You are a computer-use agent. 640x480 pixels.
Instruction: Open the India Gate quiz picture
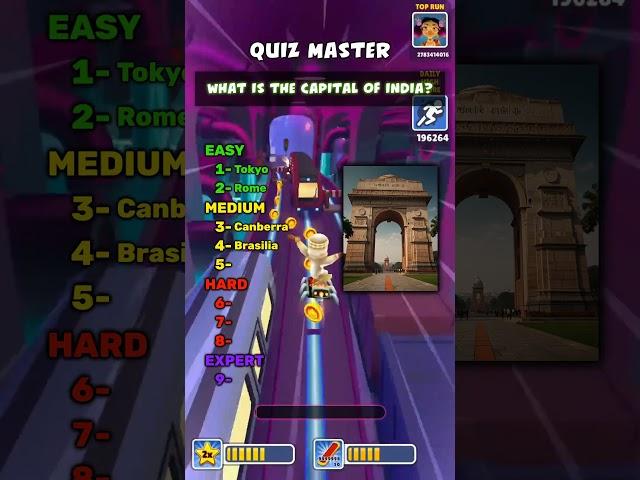point(390,228)
